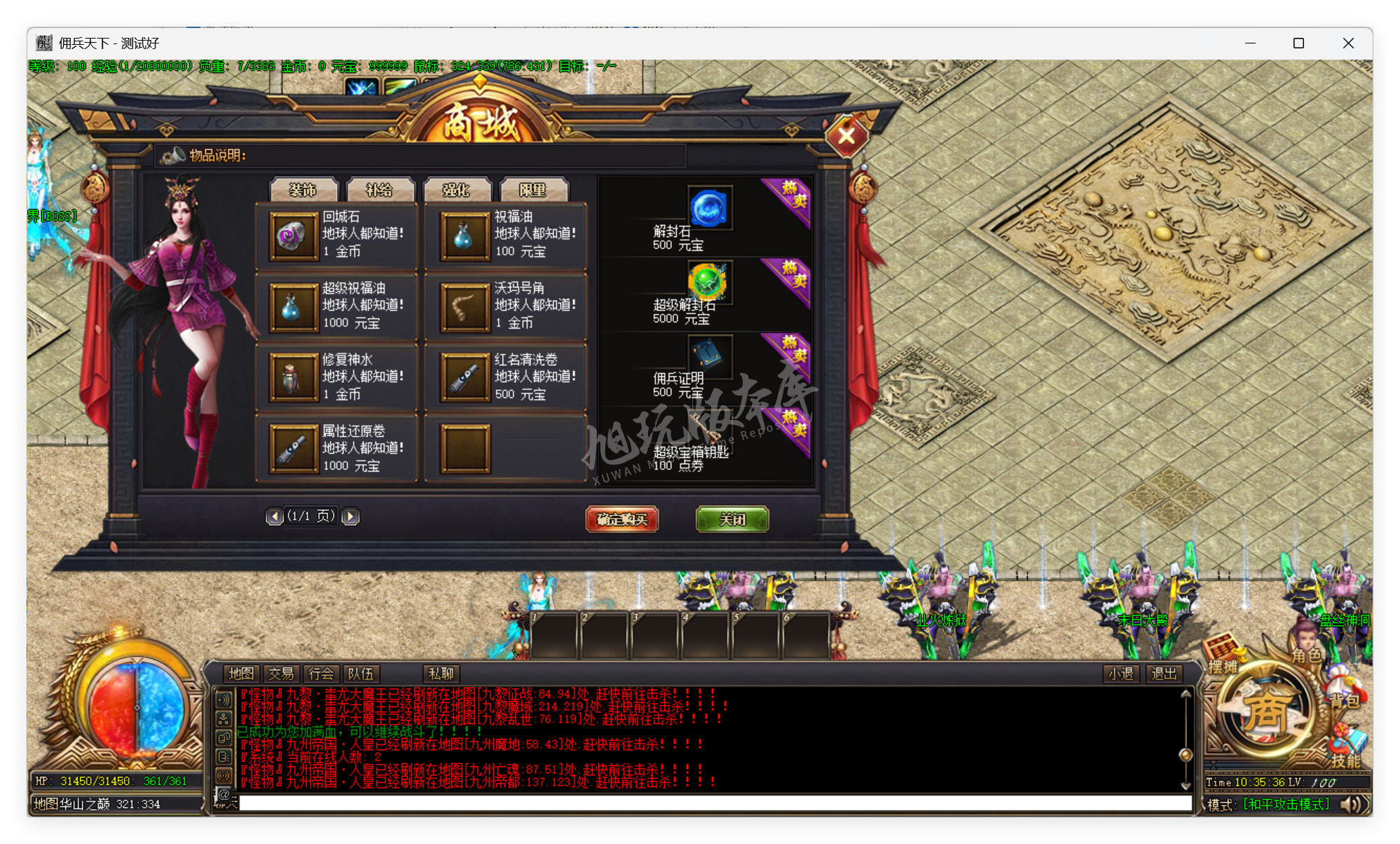Select the 回城石 item icon in the shop
1400x844 pixels.
point(292,236)
